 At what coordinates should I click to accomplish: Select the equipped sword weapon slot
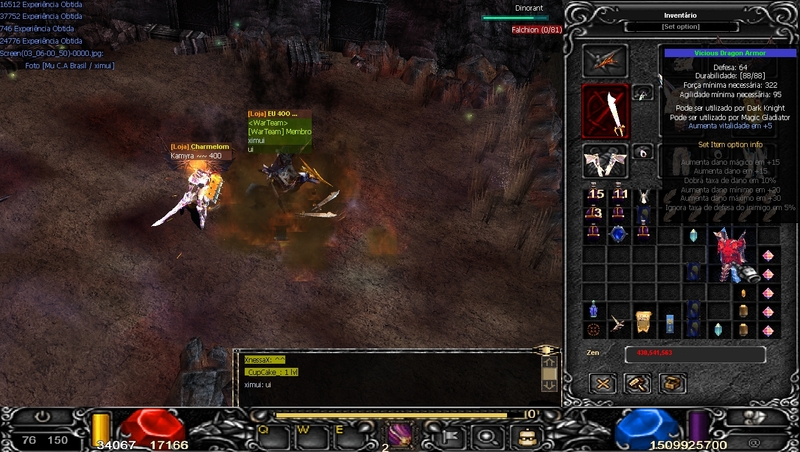coord(606,113)
